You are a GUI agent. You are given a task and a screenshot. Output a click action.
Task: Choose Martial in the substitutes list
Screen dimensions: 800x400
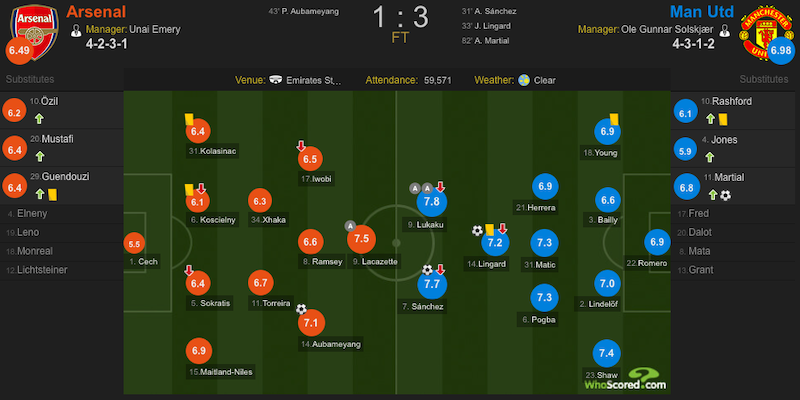click(x=733, y=176)
